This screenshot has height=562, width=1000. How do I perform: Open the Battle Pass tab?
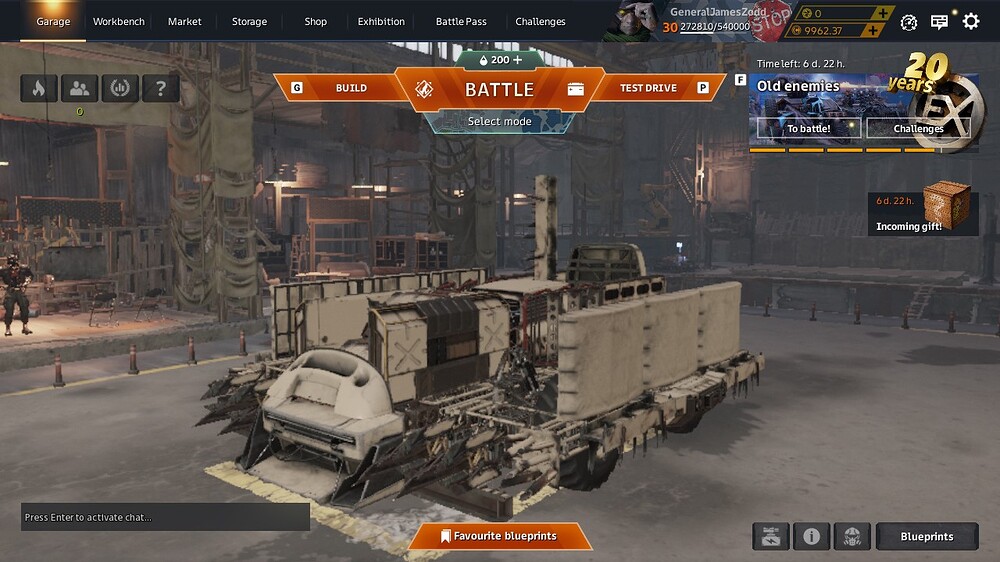click(x=461, y=21)
